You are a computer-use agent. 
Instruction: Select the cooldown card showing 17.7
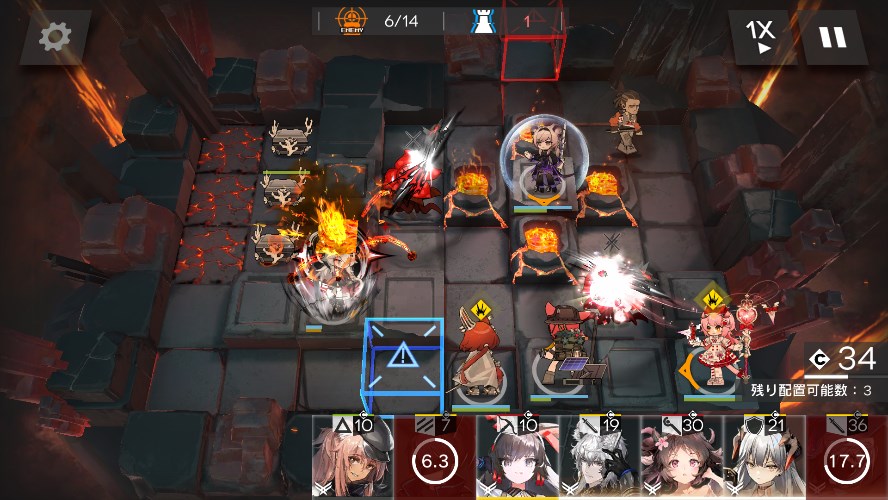coord(847,458)
